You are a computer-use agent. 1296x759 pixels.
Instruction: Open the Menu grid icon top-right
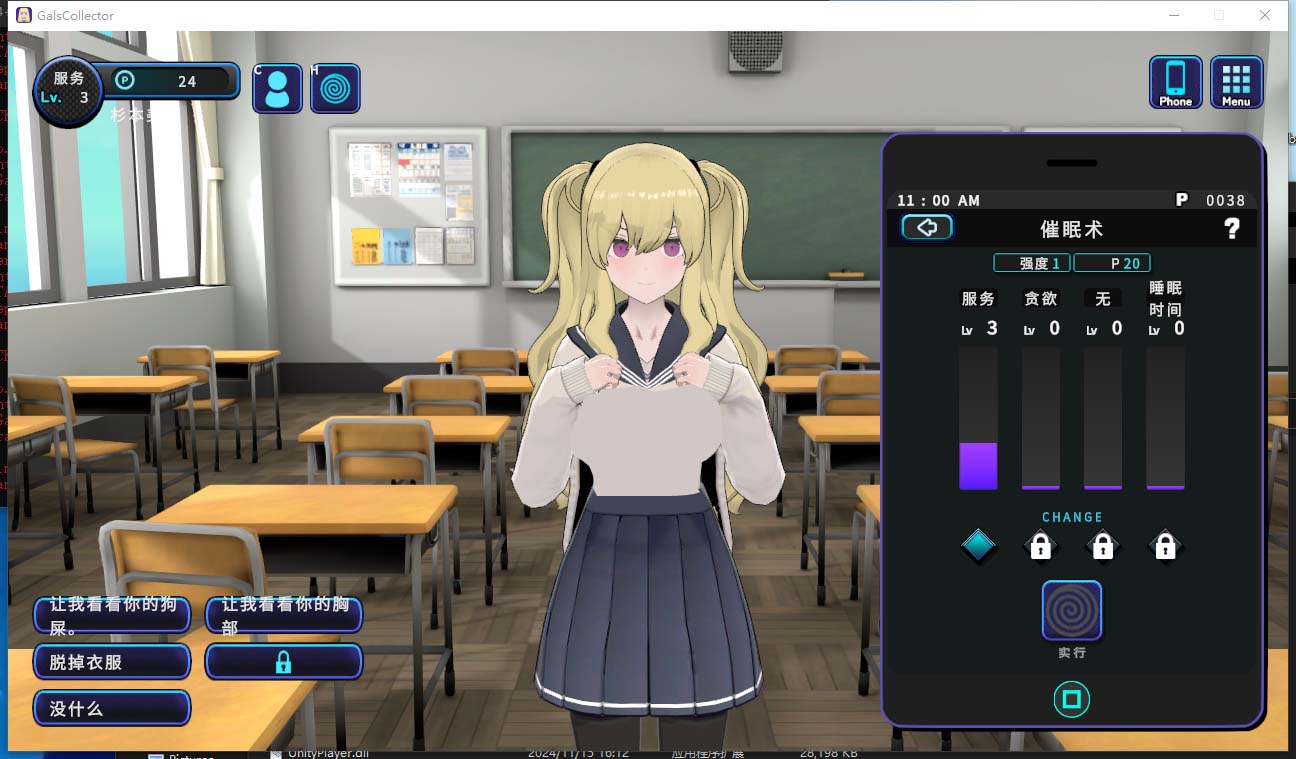1236,82
